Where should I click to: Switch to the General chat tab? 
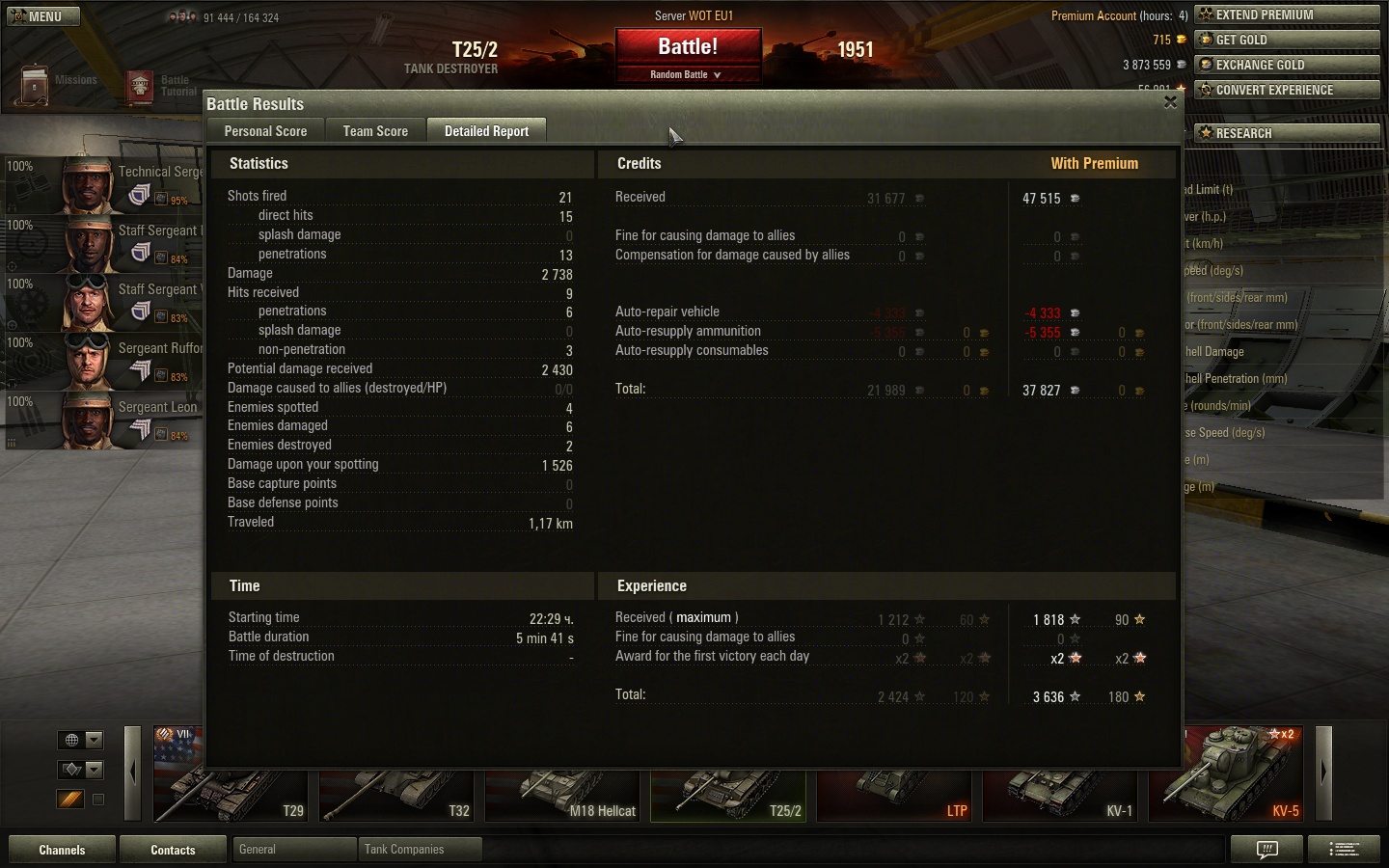tap(293, 850)
